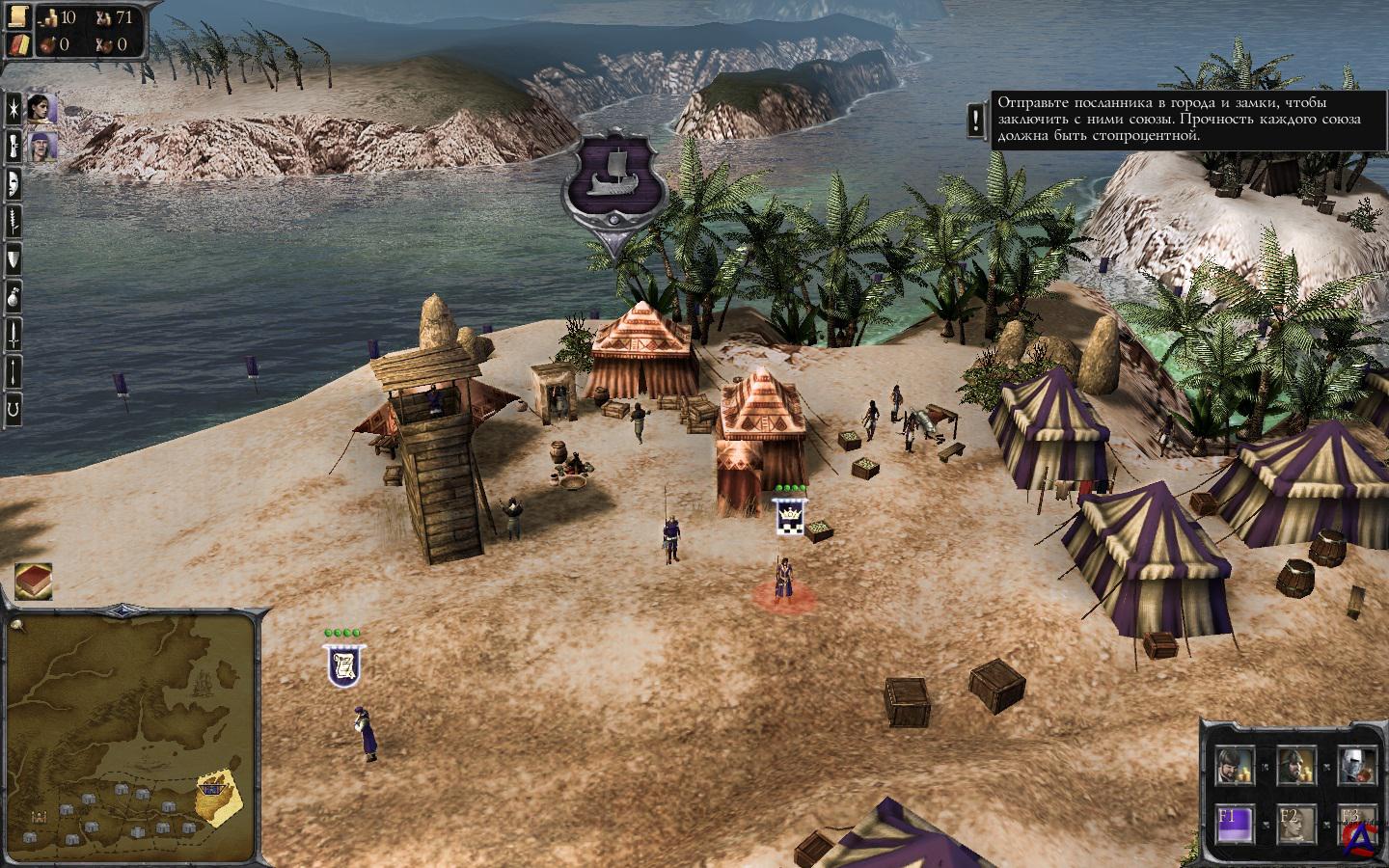Choose the rolled scroll toolbar icon
The width and height of the screenshot is (1389, 868).
tap(14, 147)
